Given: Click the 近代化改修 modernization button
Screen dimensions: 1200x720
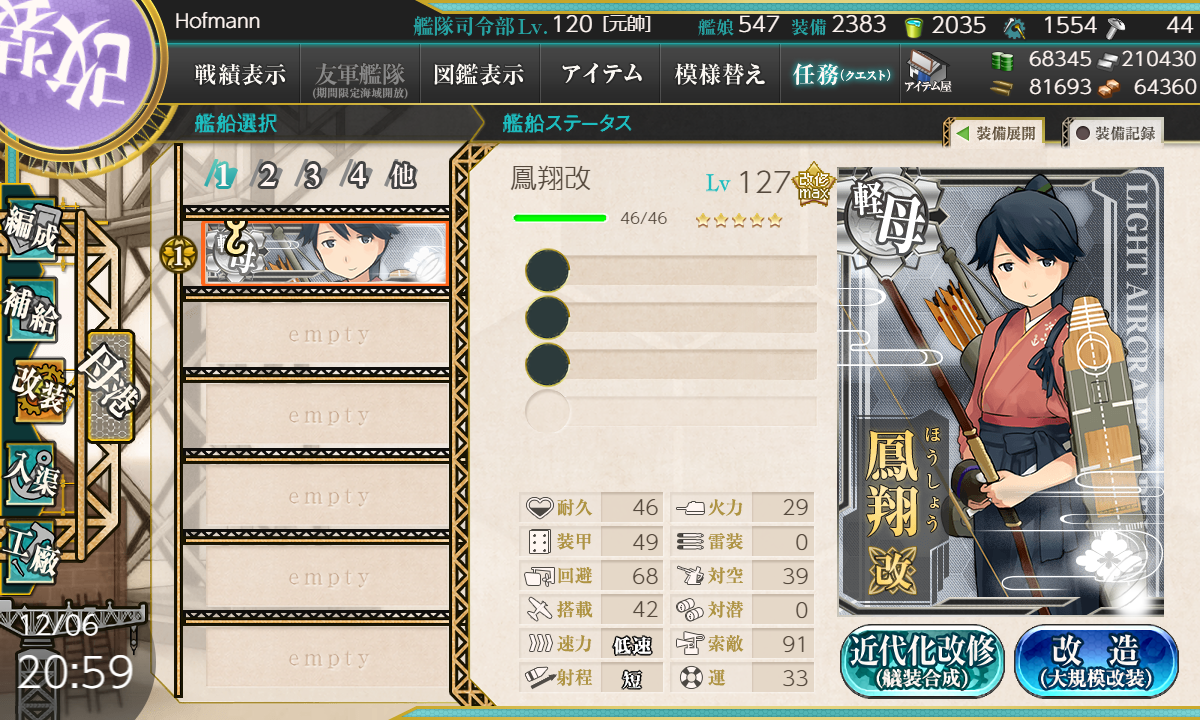Looking at the screenshot, I should point(922,661).
